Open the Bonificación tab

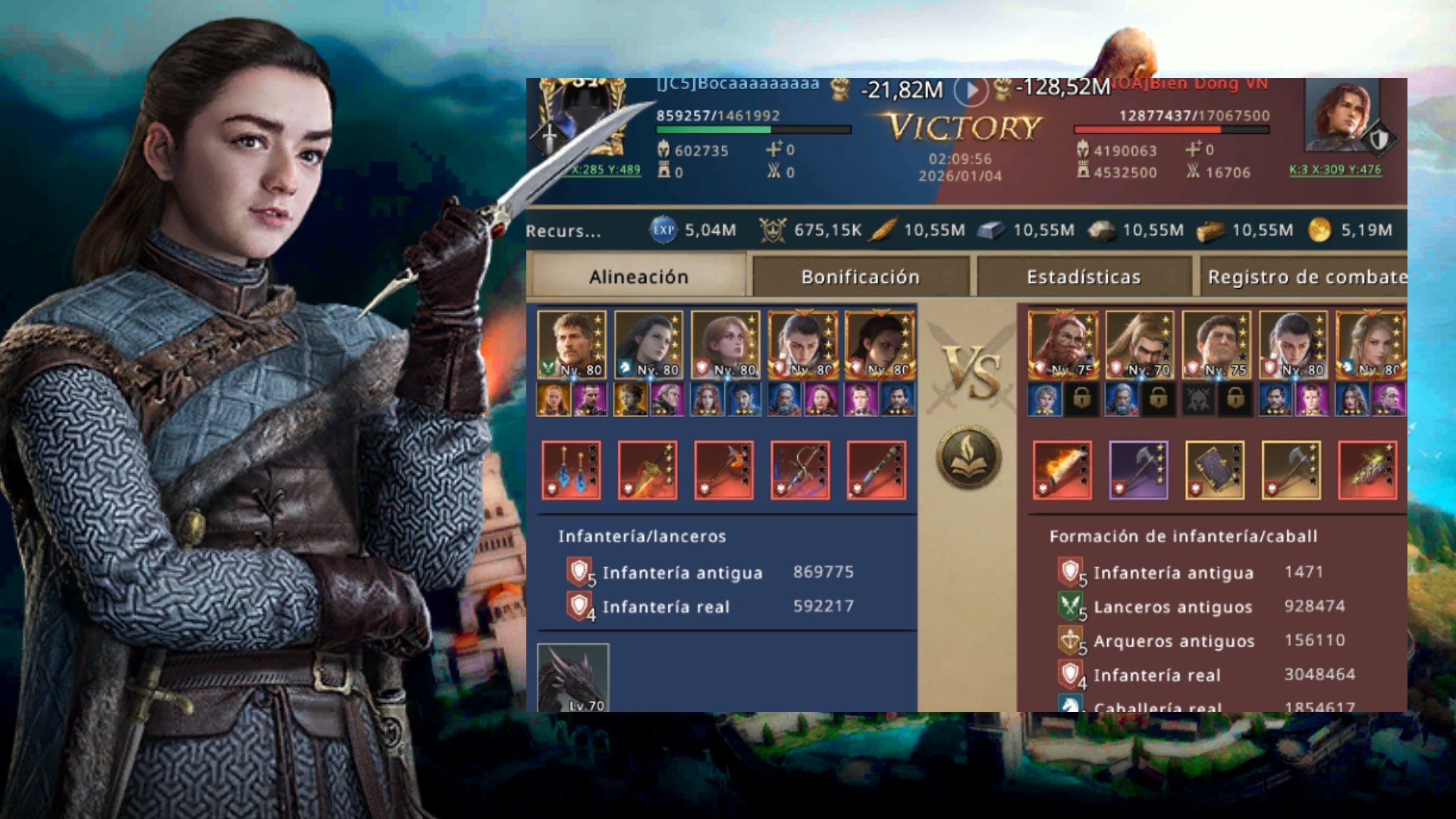pyautogui.click(x=860, y=277)
